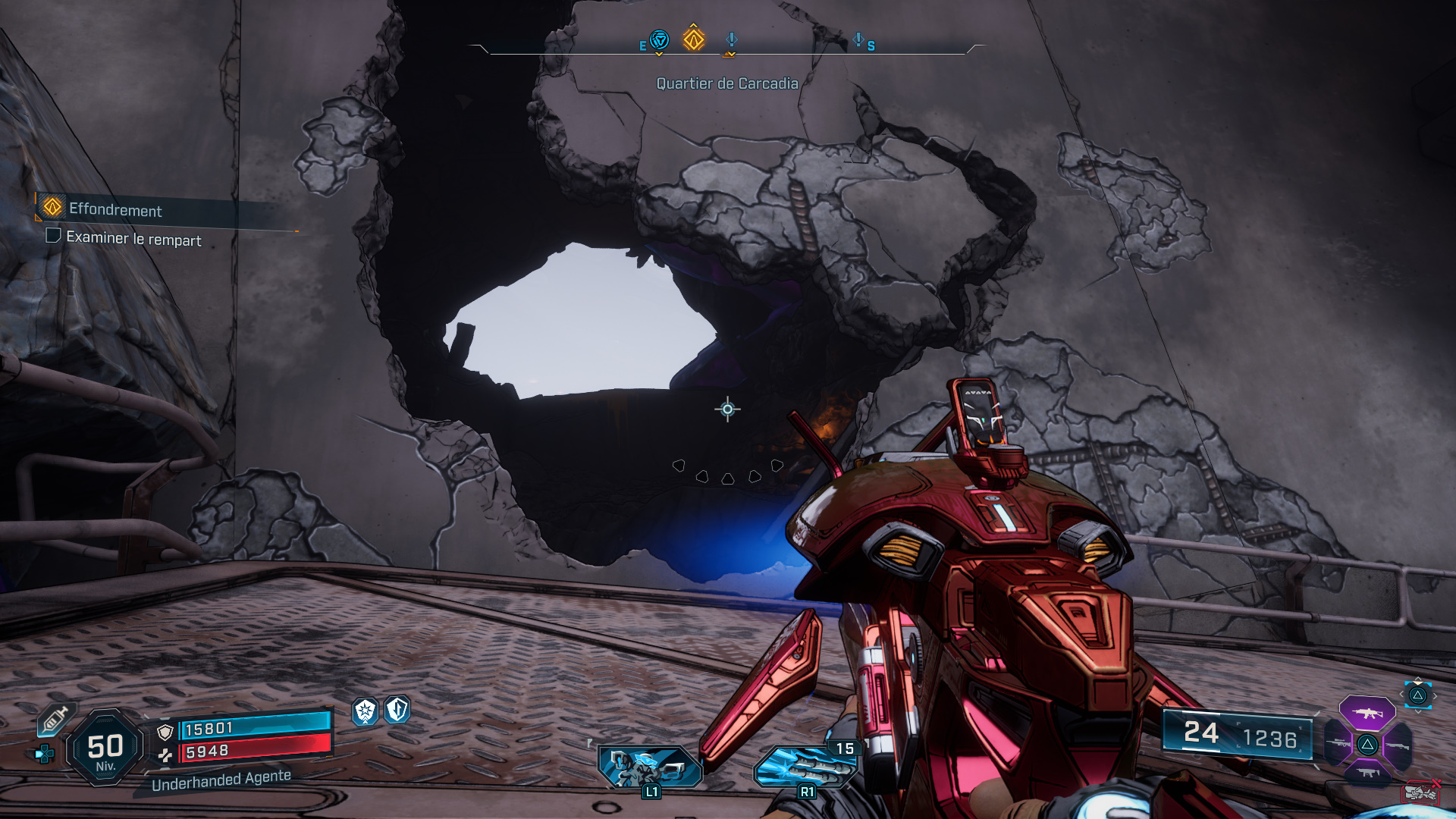The width and height of the screenshot is (1456, 819).
Task: Open the 'Effondrement' mission entry
Action: (114, 211)
